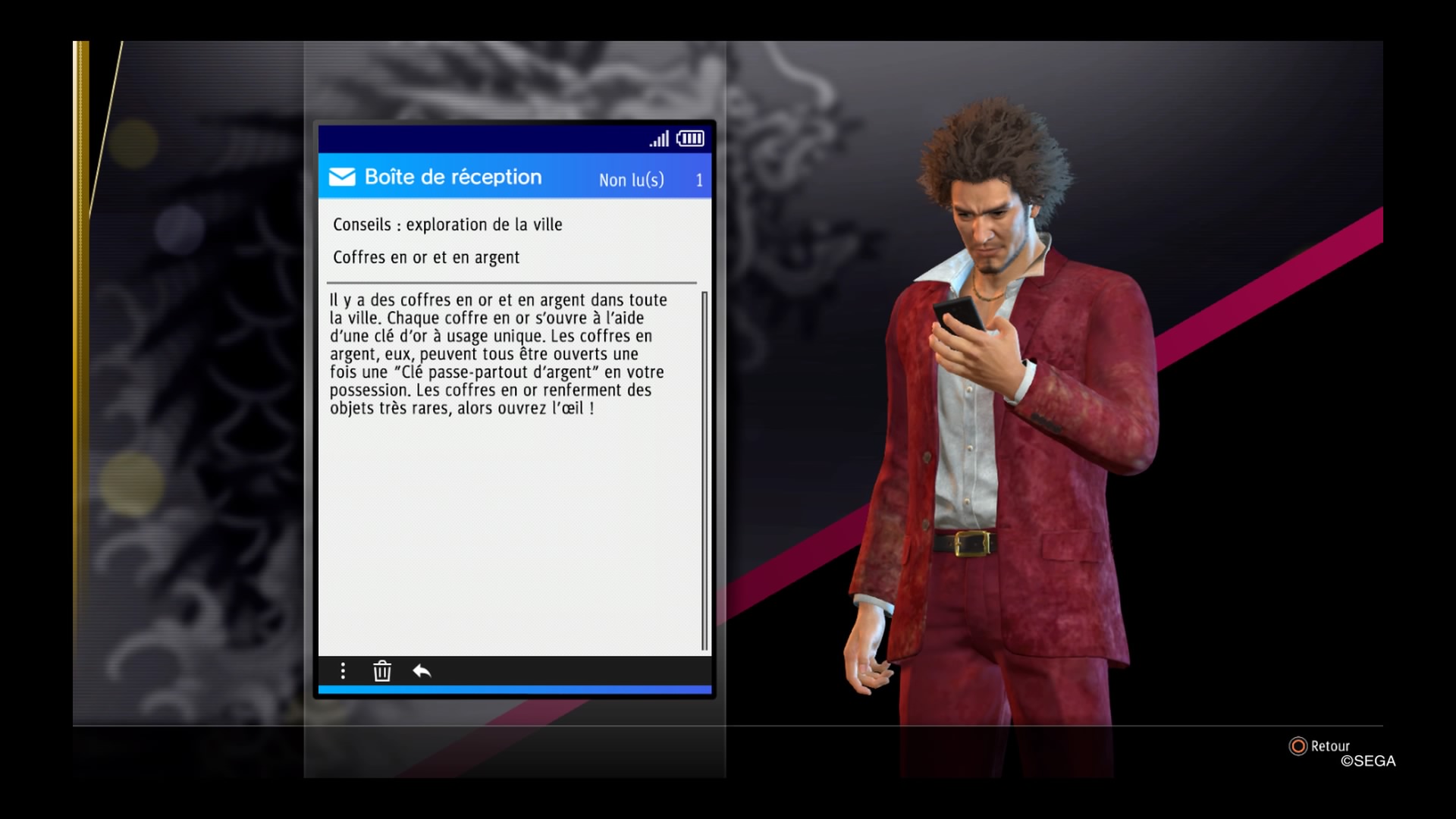Select the Boîte de réception header

453,177
